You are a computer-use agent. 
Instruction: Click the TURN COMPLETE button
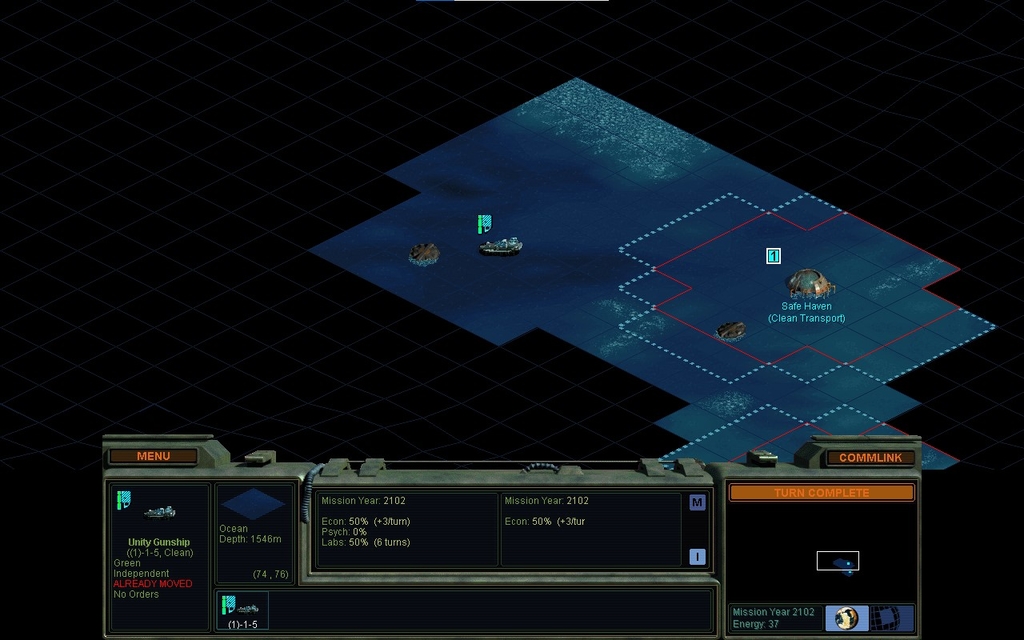(821, 493)
